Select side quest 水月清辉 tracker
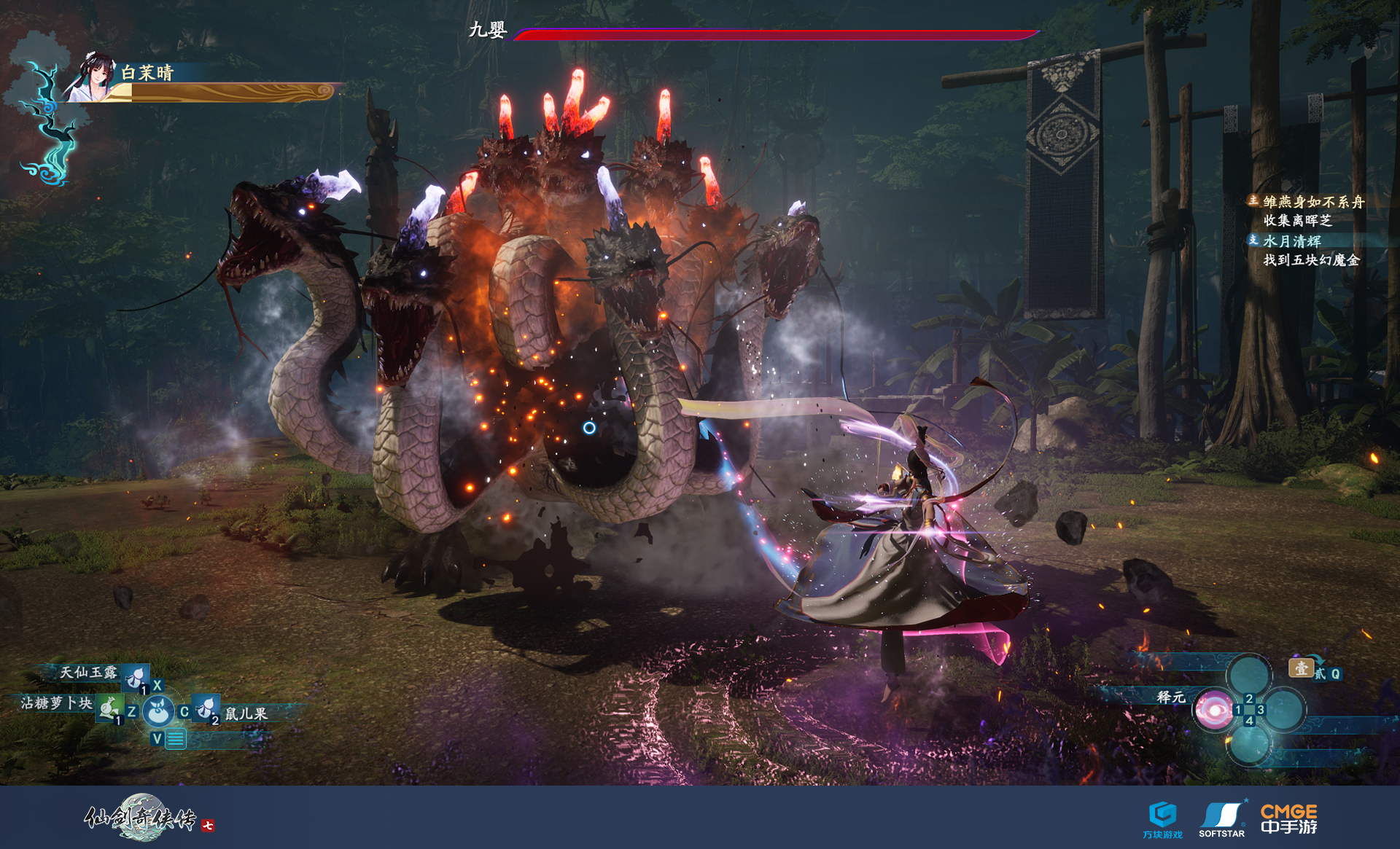The width and height of the screenshot is (1400, 849). [1292, 240]
